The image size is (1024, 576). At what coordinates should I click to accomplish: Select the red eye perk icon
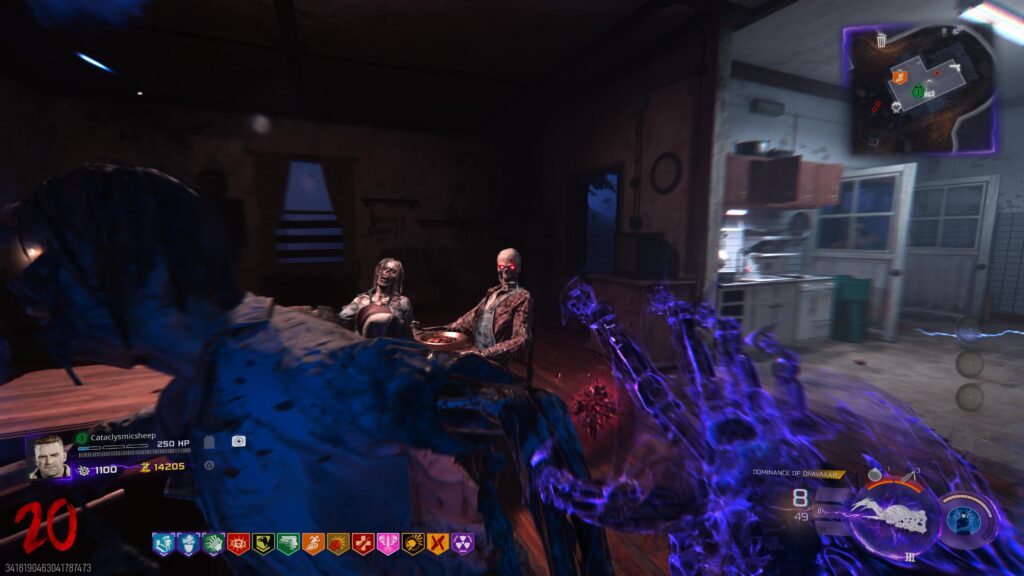coord(237,544)
